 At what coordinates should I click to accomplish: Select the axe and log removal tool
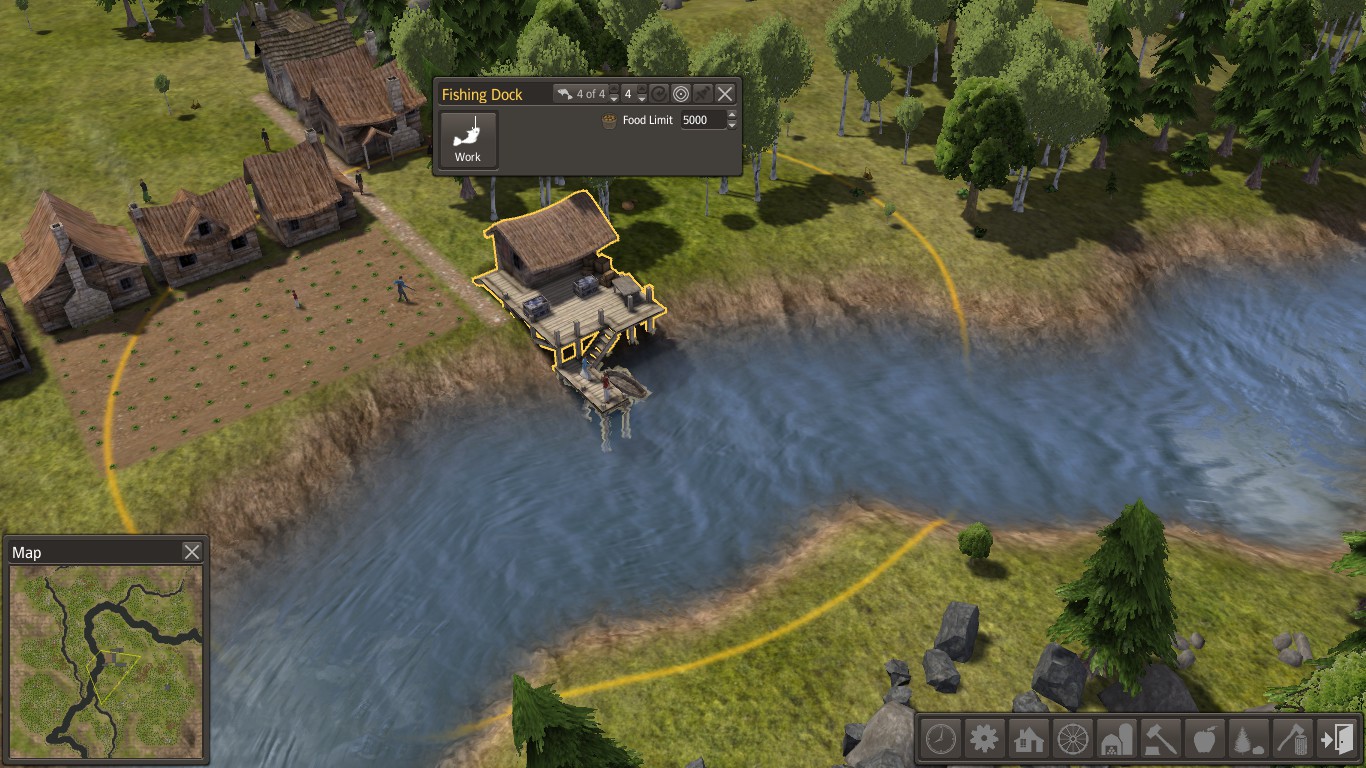[x=1292, y=740]
